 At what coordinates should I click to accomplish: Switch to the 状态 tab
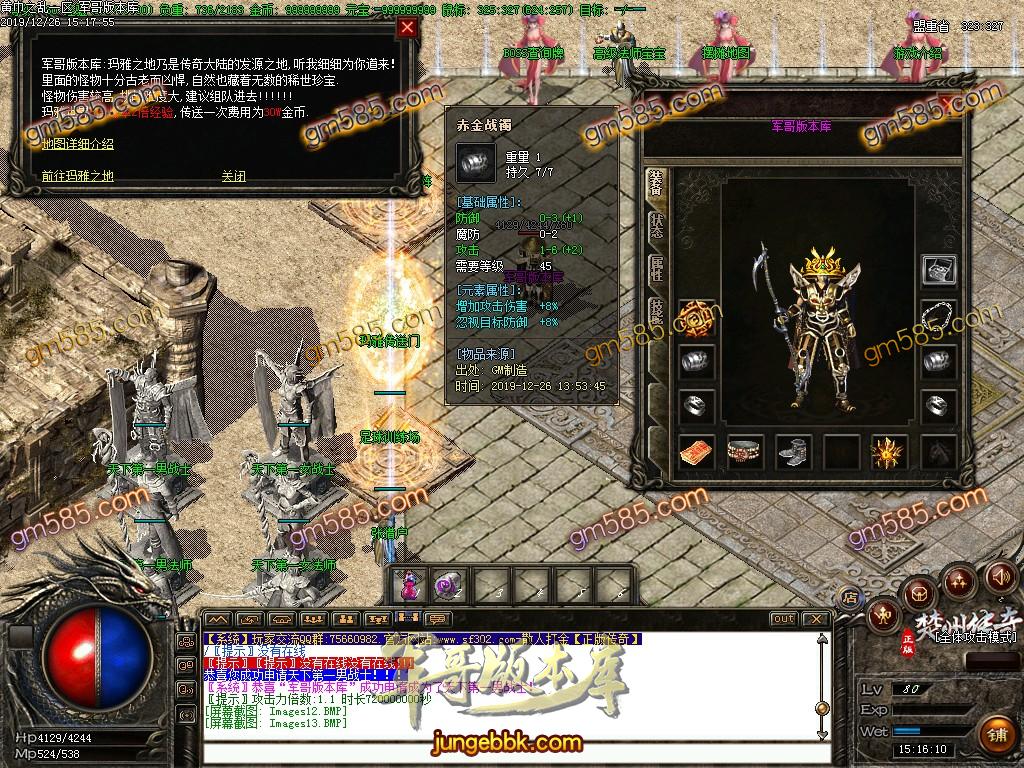click(x=656, y=225)
